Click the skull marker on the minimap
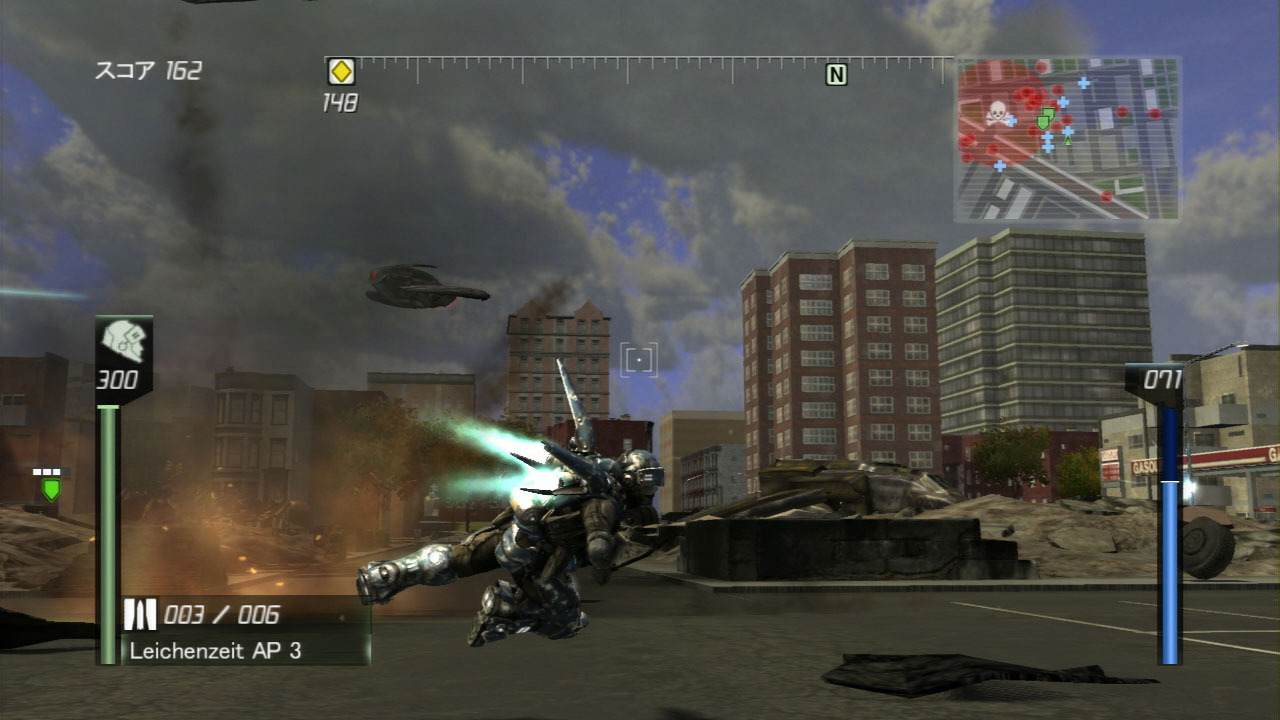Image resolution: width=1280 pixels, height=720 pixels. [996, 114]
